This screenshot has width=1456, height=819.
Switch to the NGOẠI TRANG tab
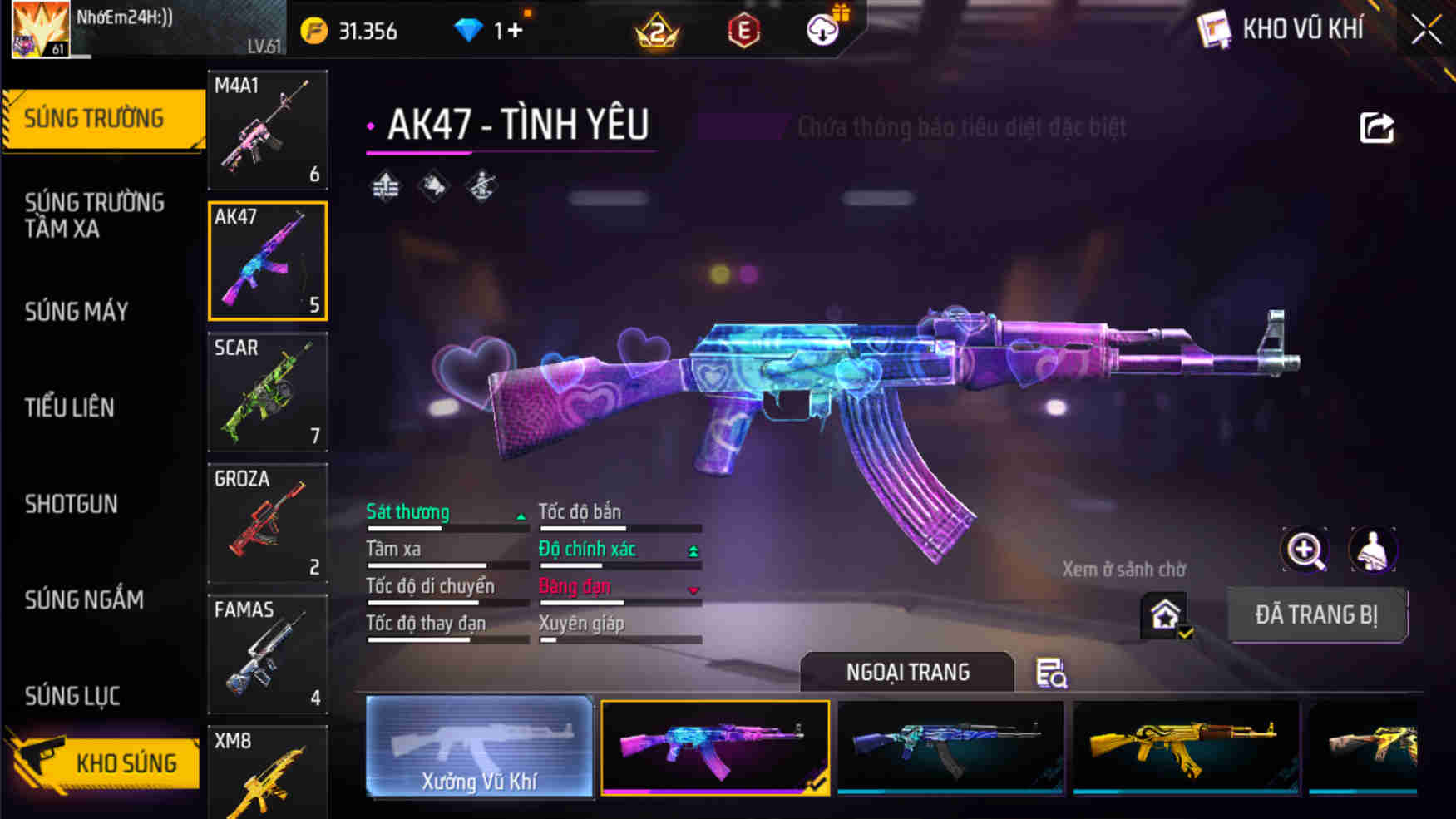pyautogui.click(x=906, y=672)
